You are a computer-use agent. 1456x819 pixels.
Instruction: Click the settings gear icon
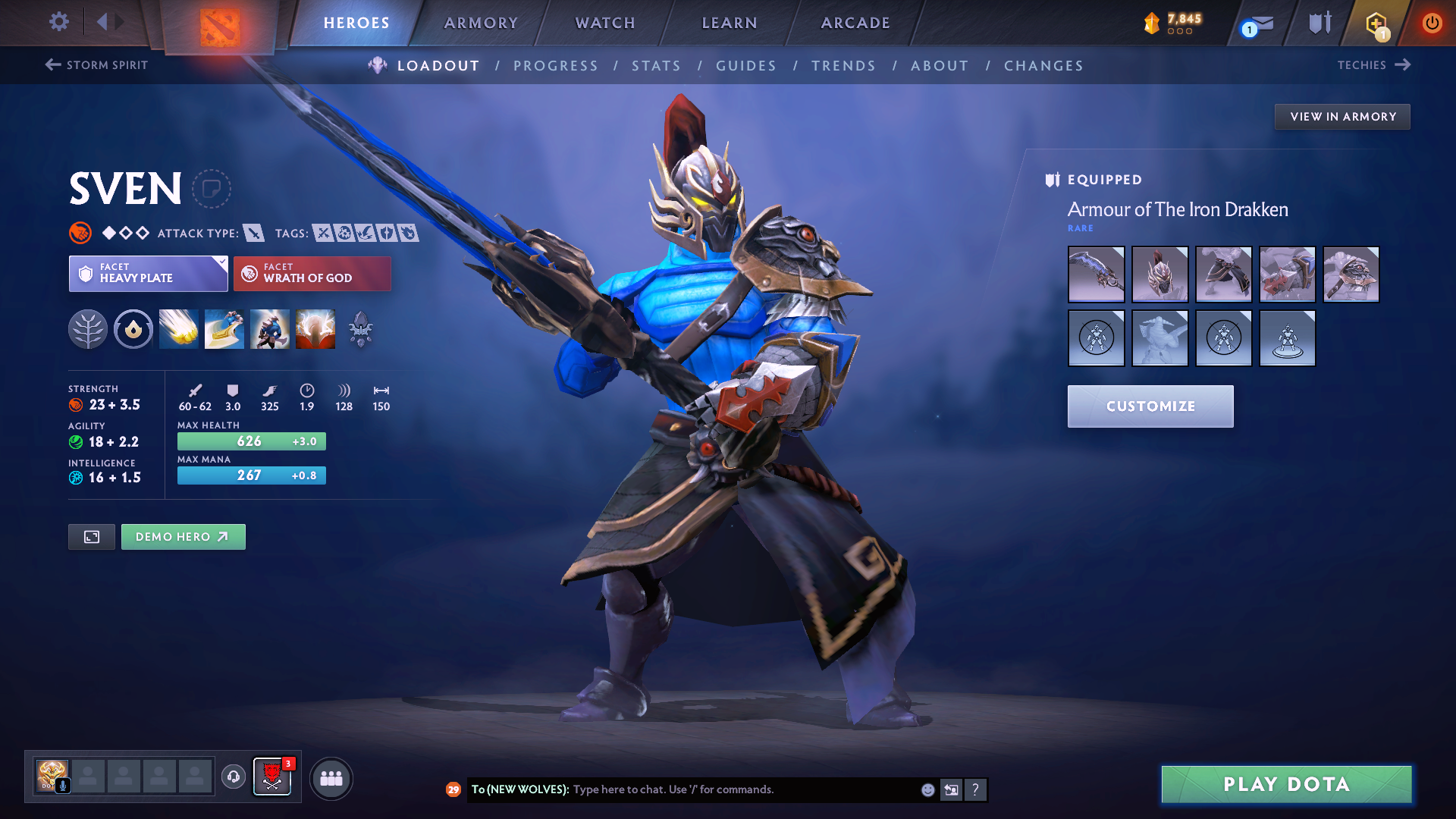(x=58, y=22)
